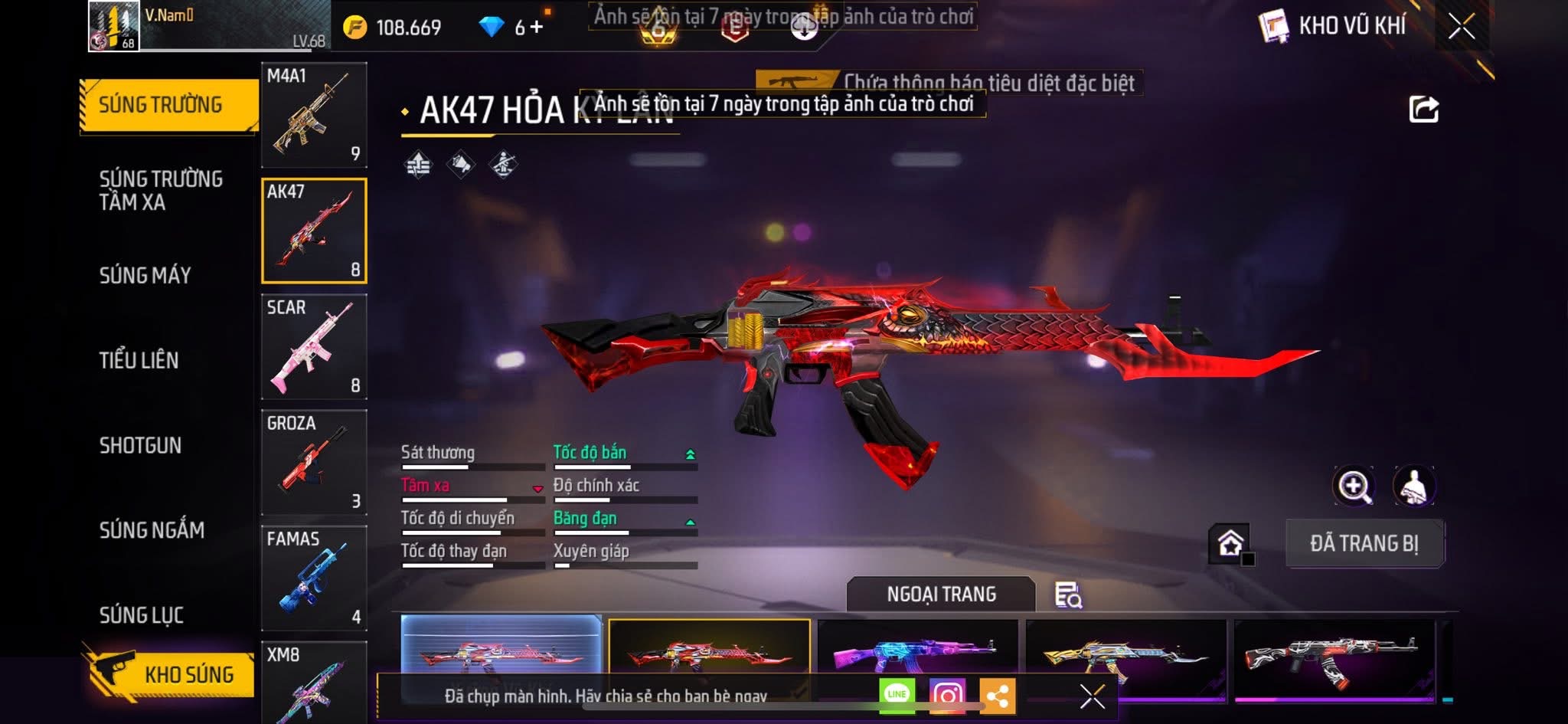The height and width of the screenshot is (724, 1568).
Task: Choose the Tiểu Liên category
Action: (139, 360)
